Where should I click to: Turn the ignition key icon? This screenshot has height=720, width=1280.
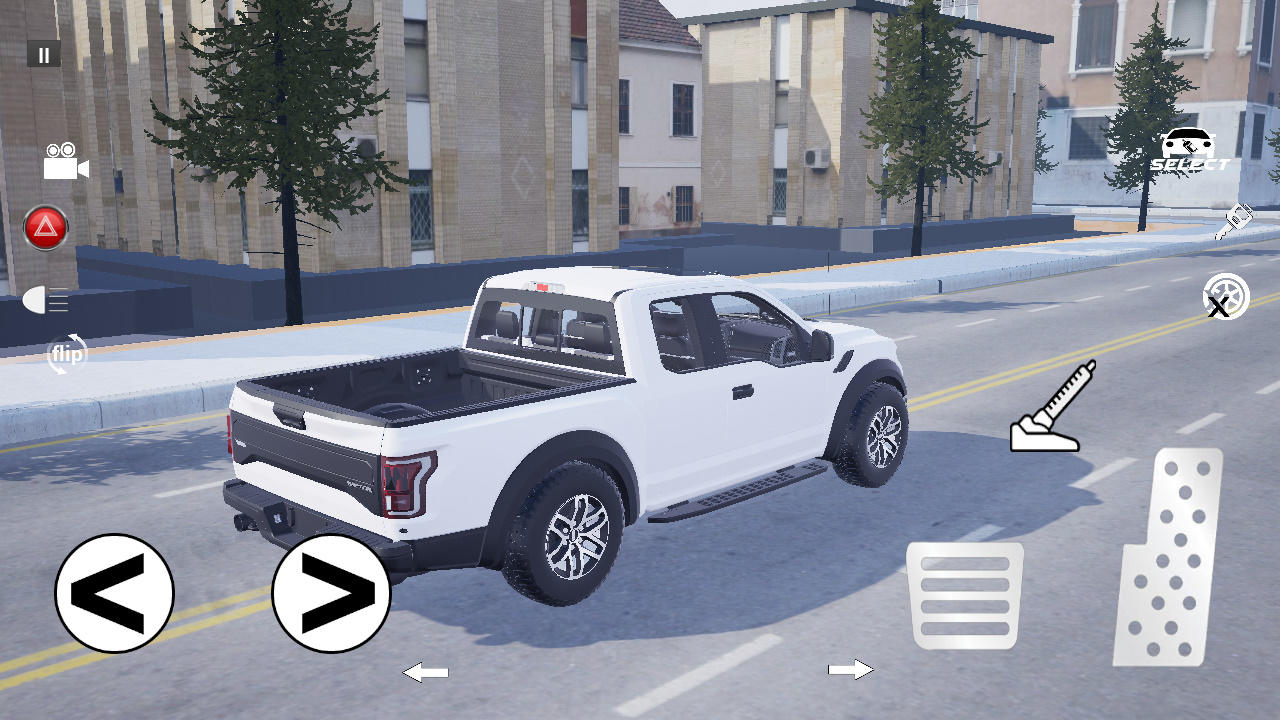pos(1235,222)
